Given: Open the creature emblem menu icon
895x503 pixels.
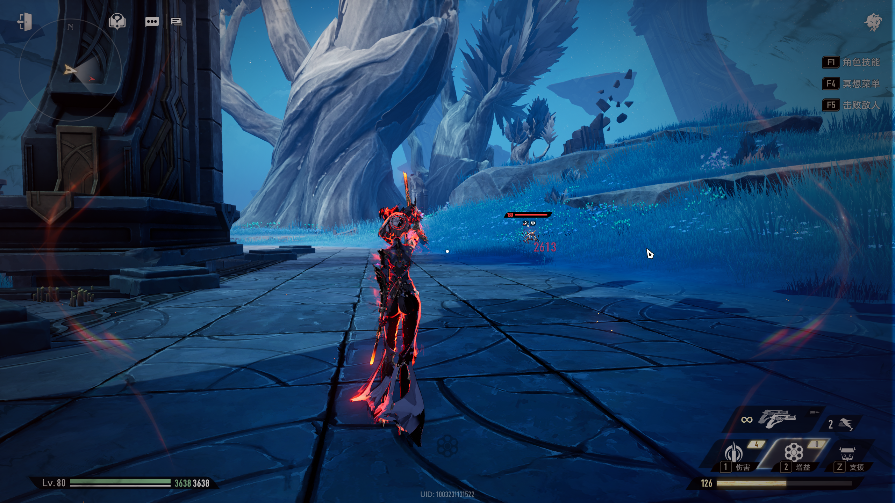Looking at the screenshot, I should (872, 22).
